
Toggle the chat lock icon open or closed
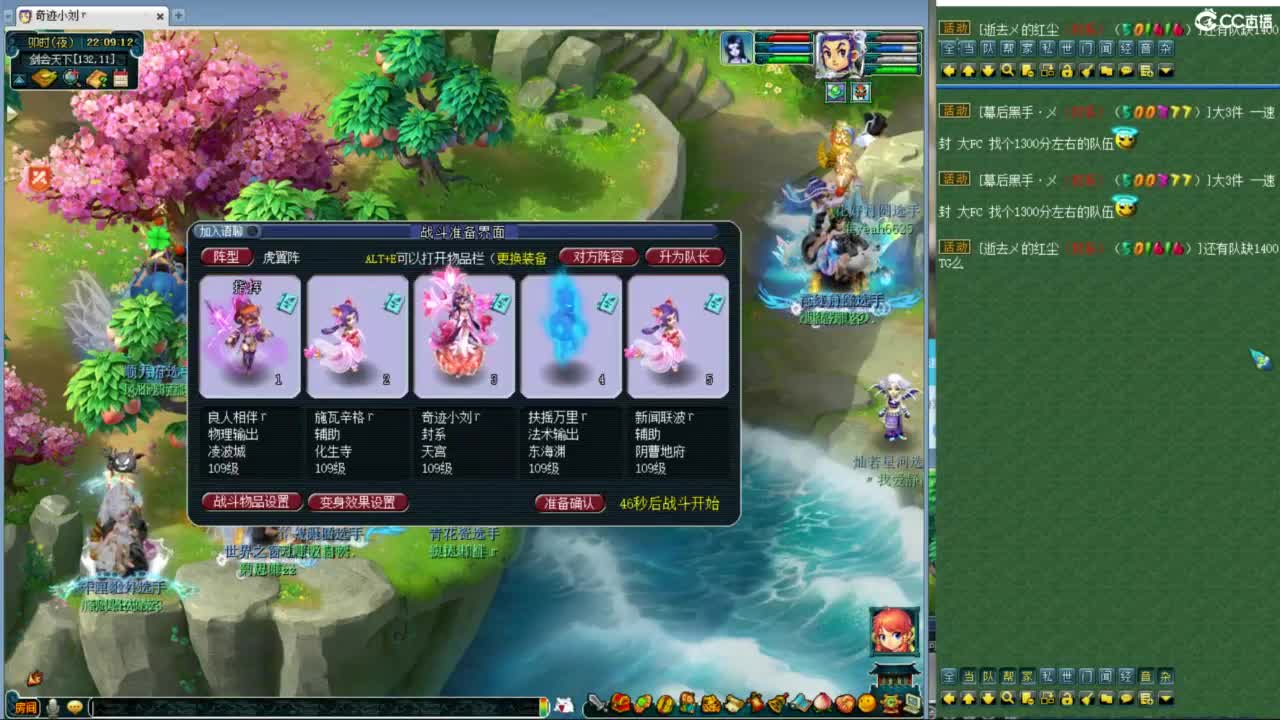[x=1067, y=70]
